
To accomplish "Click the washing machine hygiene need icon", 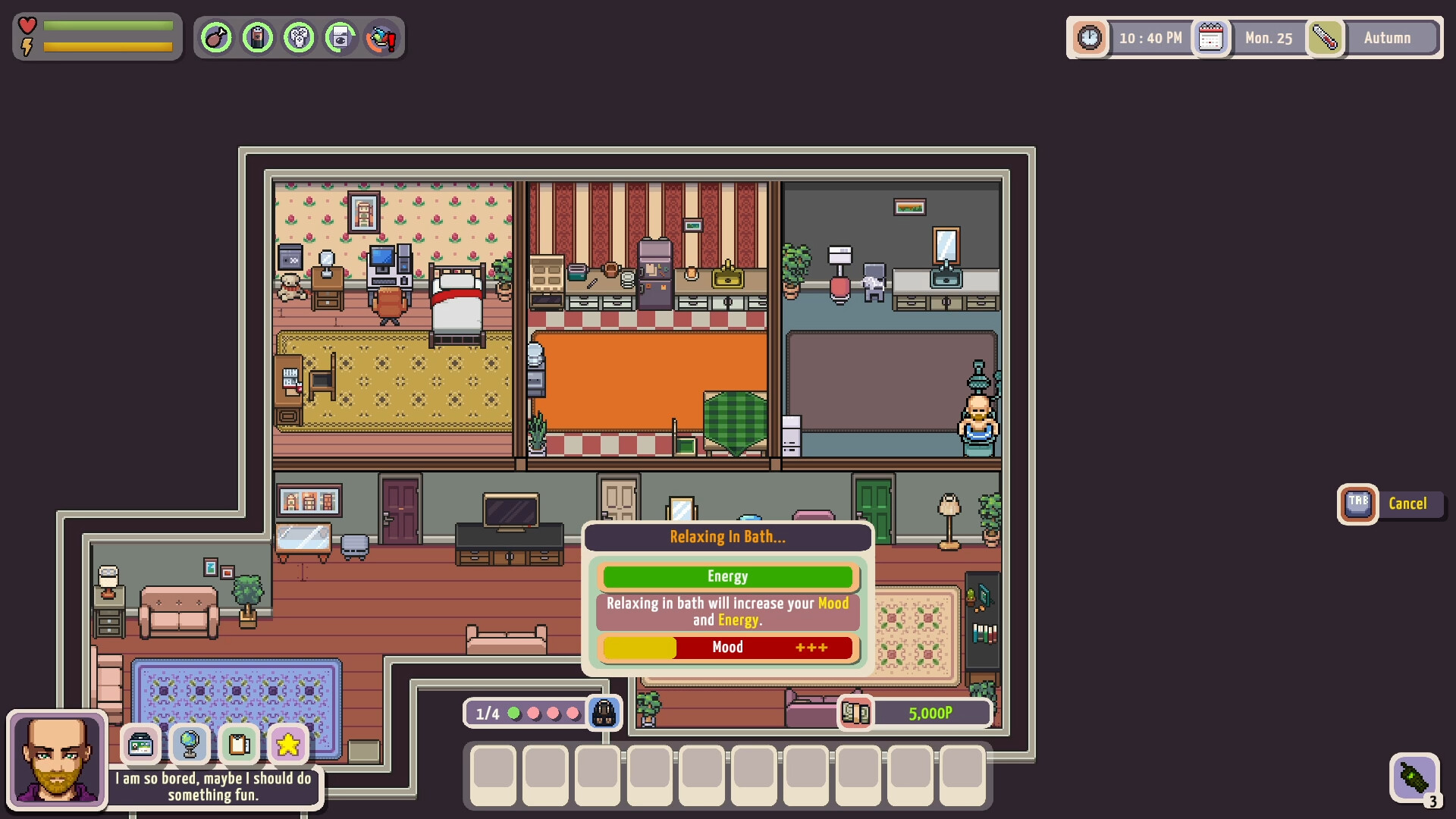I will click(340, 36).
